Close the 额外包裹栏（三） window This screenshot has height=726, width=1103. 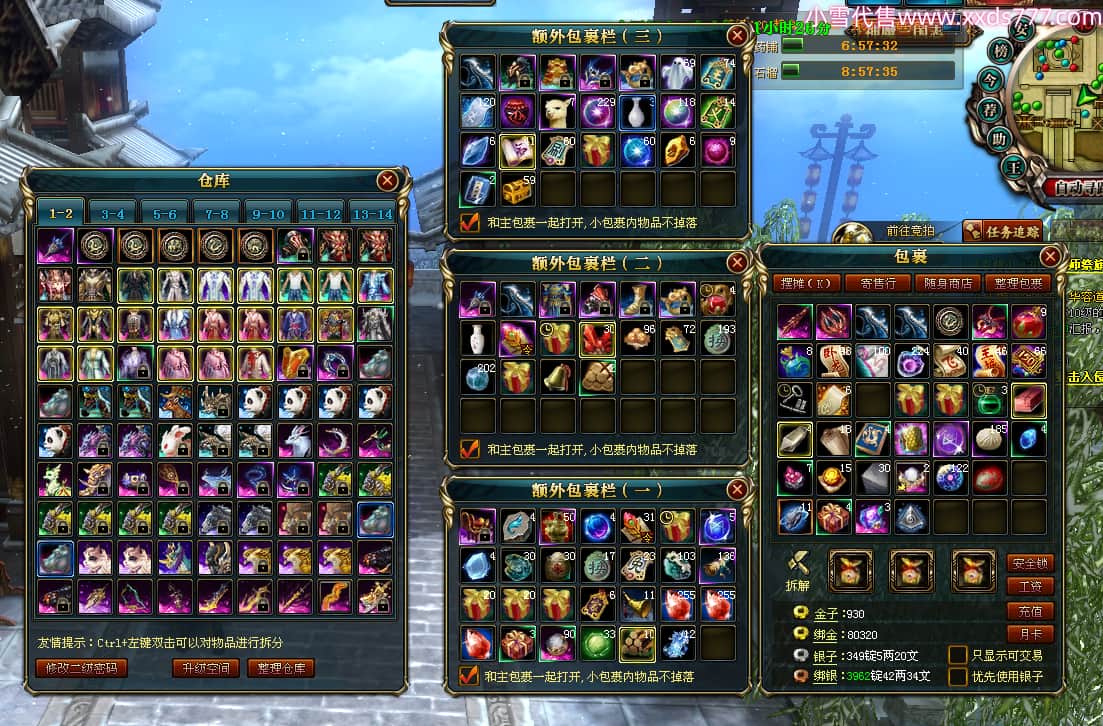pyautogui.click(x=737, y=36)
